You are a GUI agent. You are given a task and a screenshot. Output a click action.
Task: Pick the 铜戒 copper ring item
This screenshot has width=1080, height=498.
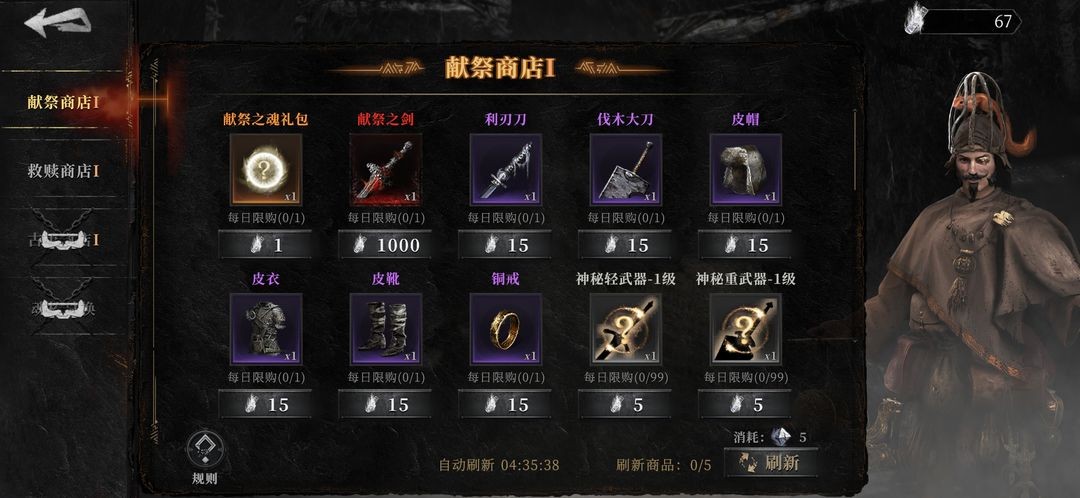tap(505, 328)
